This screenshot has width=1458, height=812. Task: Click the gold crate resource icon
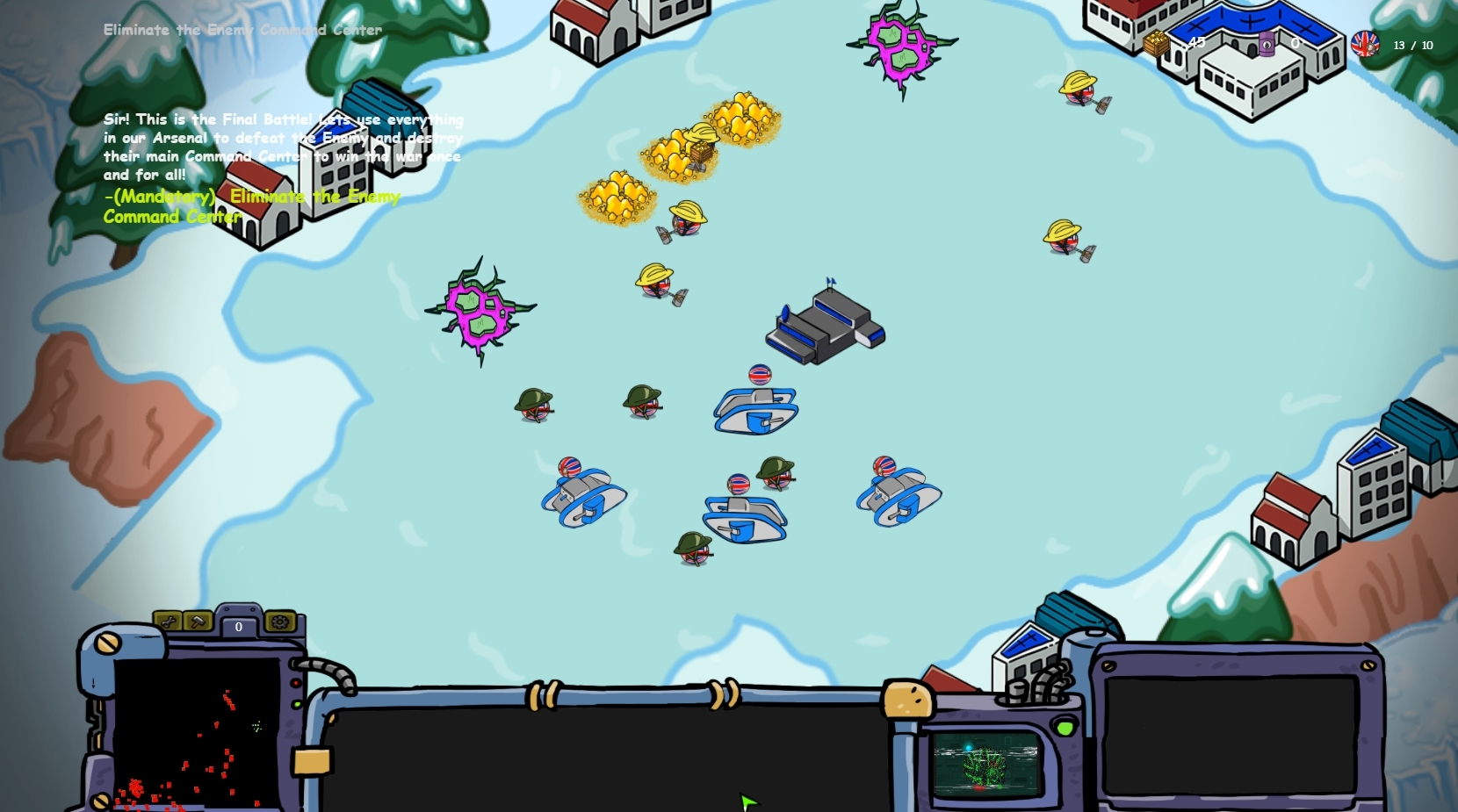click(1155, 42)
